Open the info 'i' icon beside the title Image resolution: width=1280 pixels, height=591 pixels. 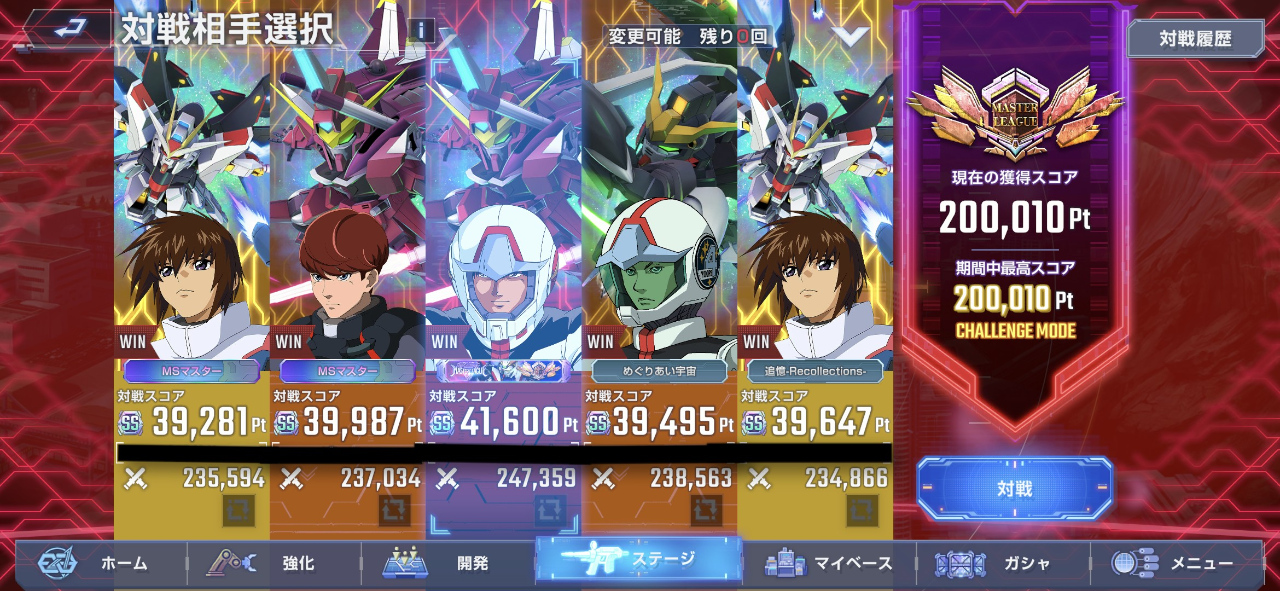pyautogui.click(x=421, y=30)
